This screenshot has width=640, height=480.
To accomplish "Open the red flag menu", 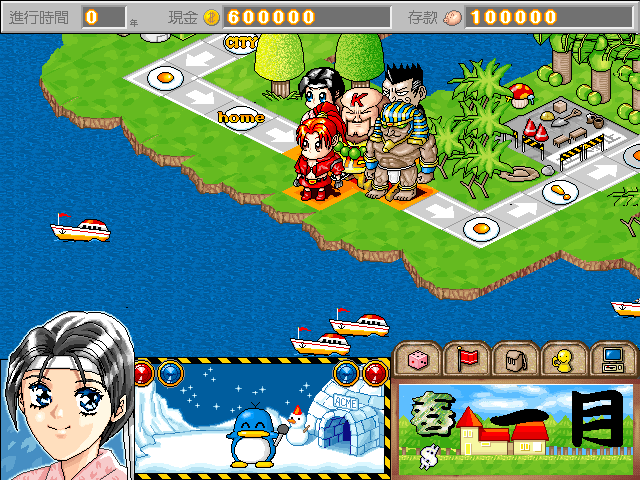I will (467, 358).
